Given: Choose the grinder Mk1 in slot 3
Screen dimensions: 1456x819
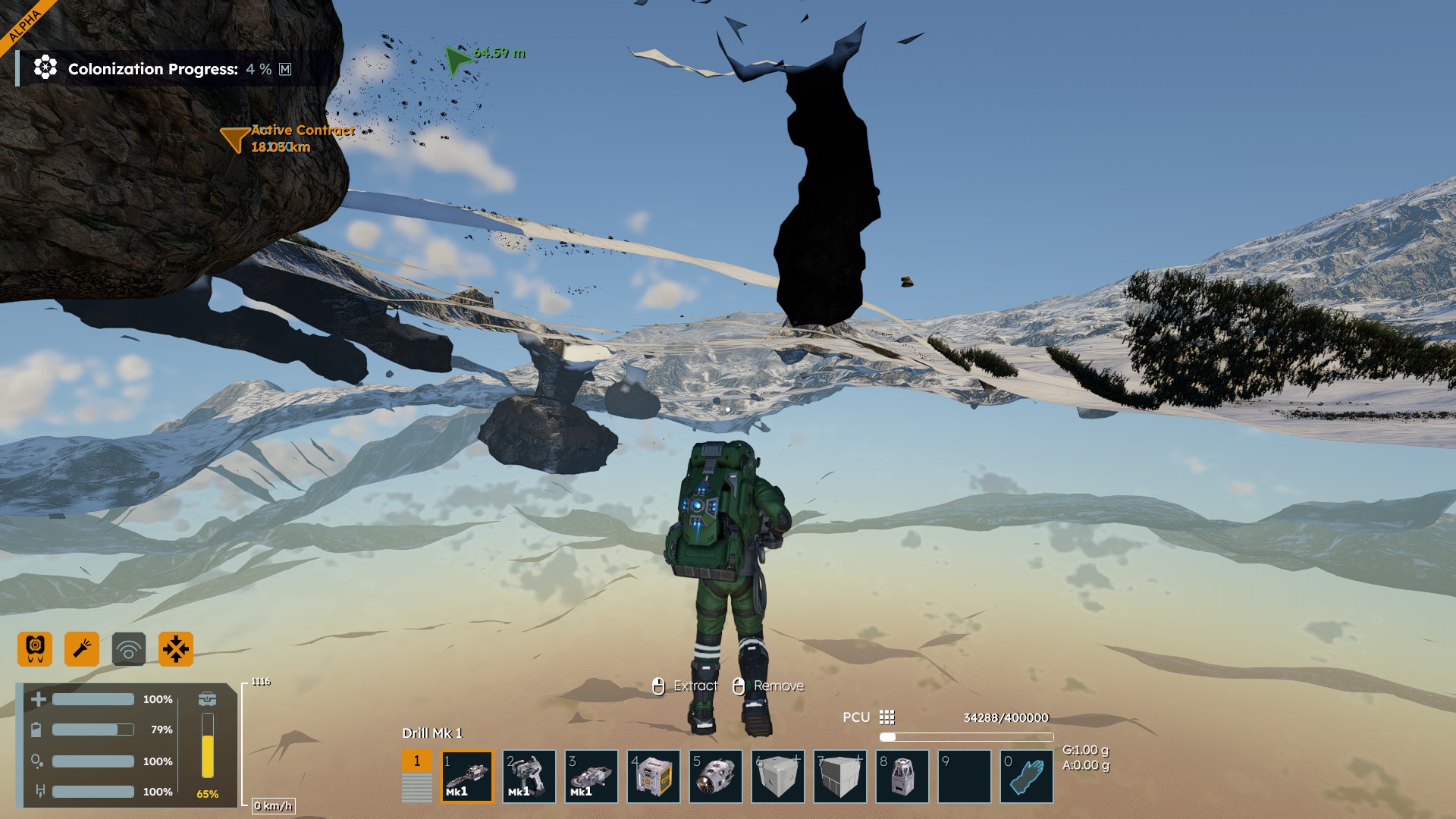Looking at the screenshot, I should point(591,777).
